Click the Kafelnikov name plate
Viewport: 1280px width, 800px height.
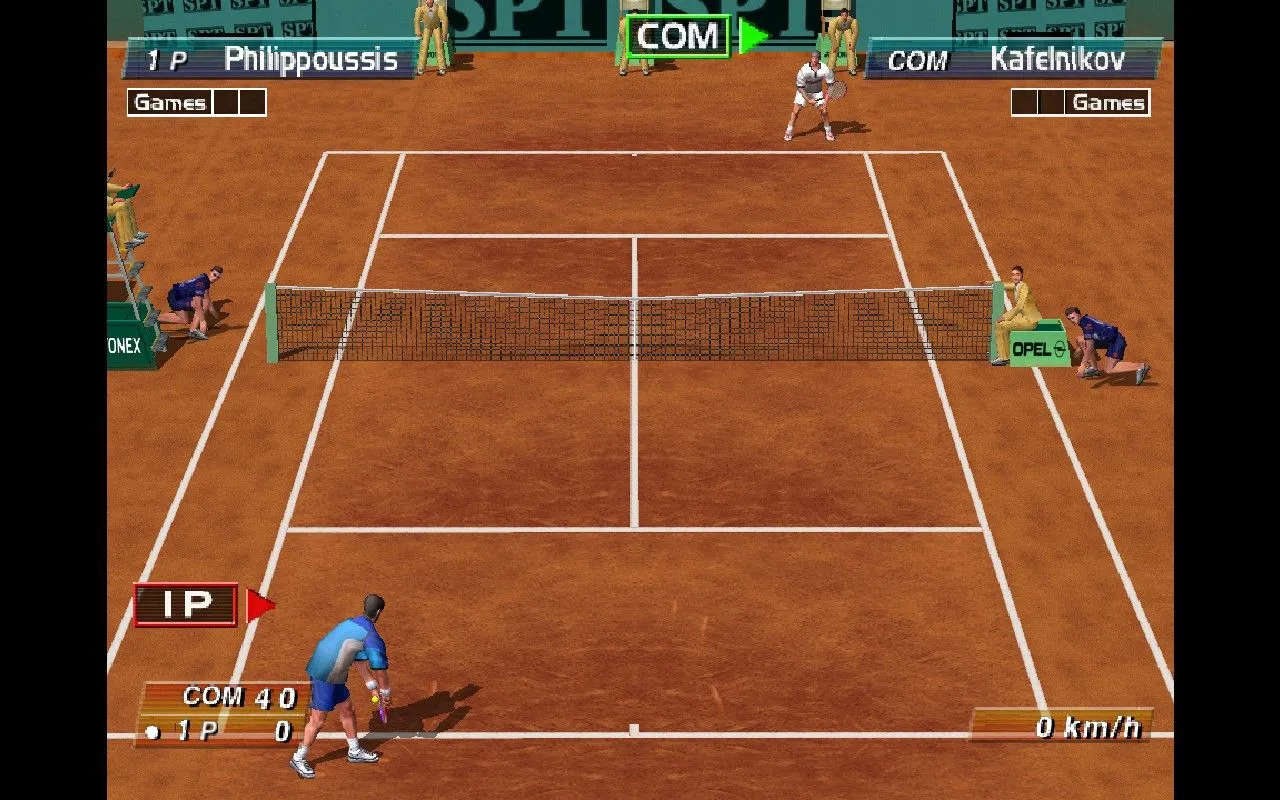[1058, 60]
